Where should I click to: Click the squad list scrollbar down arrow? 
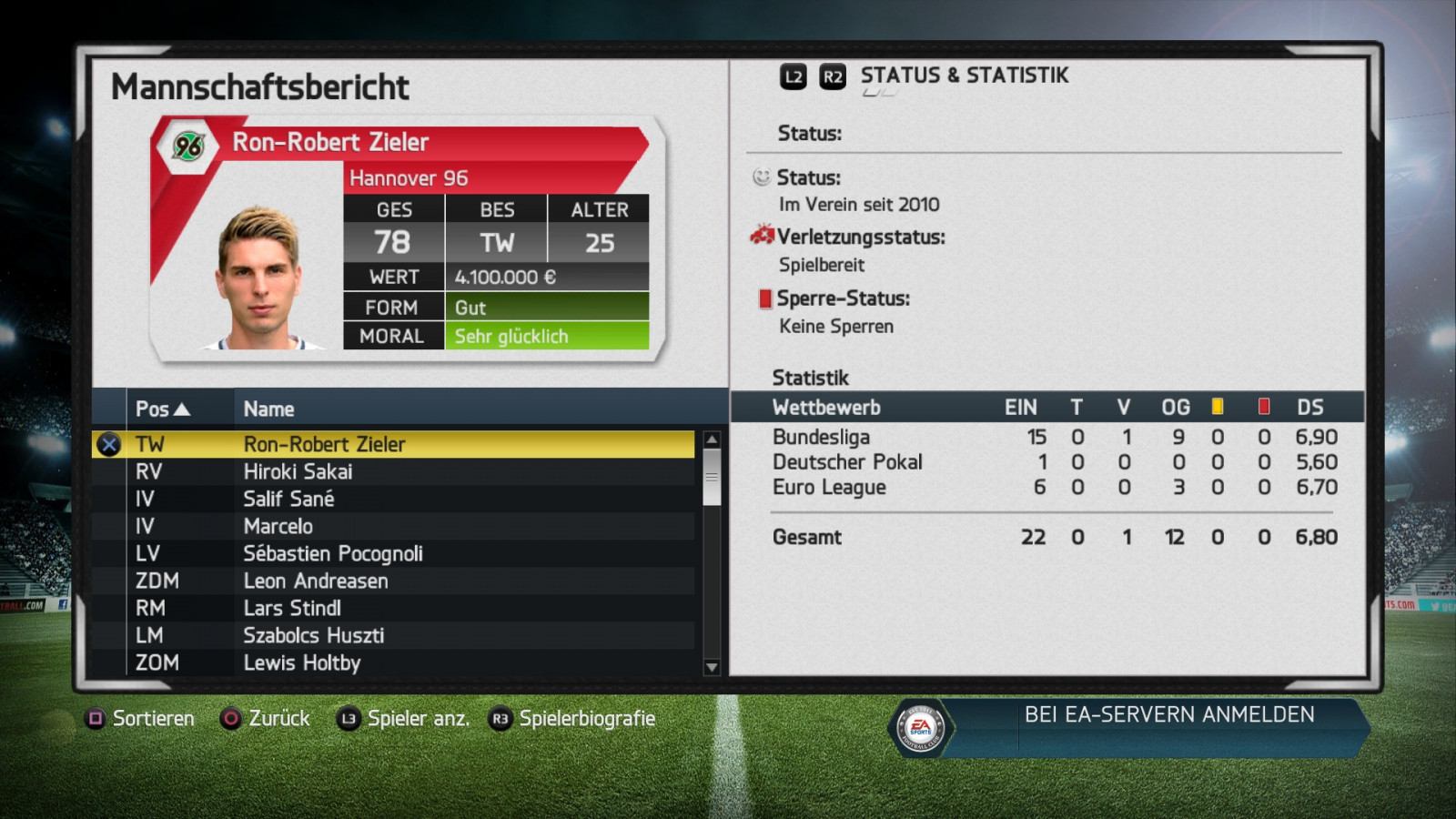point(712,667)
